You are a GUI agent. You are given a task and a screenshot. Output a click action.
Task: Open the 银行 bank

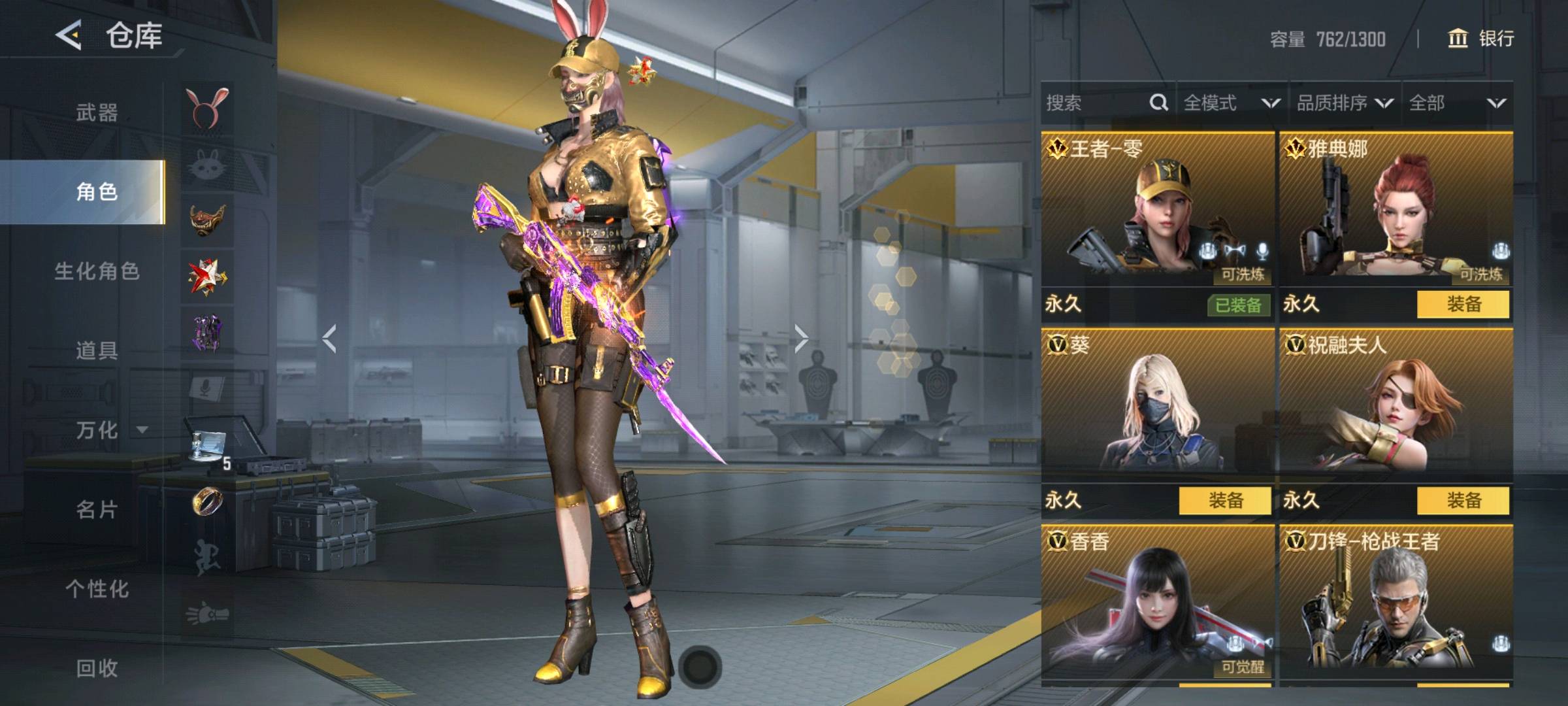click(1482, 39)
